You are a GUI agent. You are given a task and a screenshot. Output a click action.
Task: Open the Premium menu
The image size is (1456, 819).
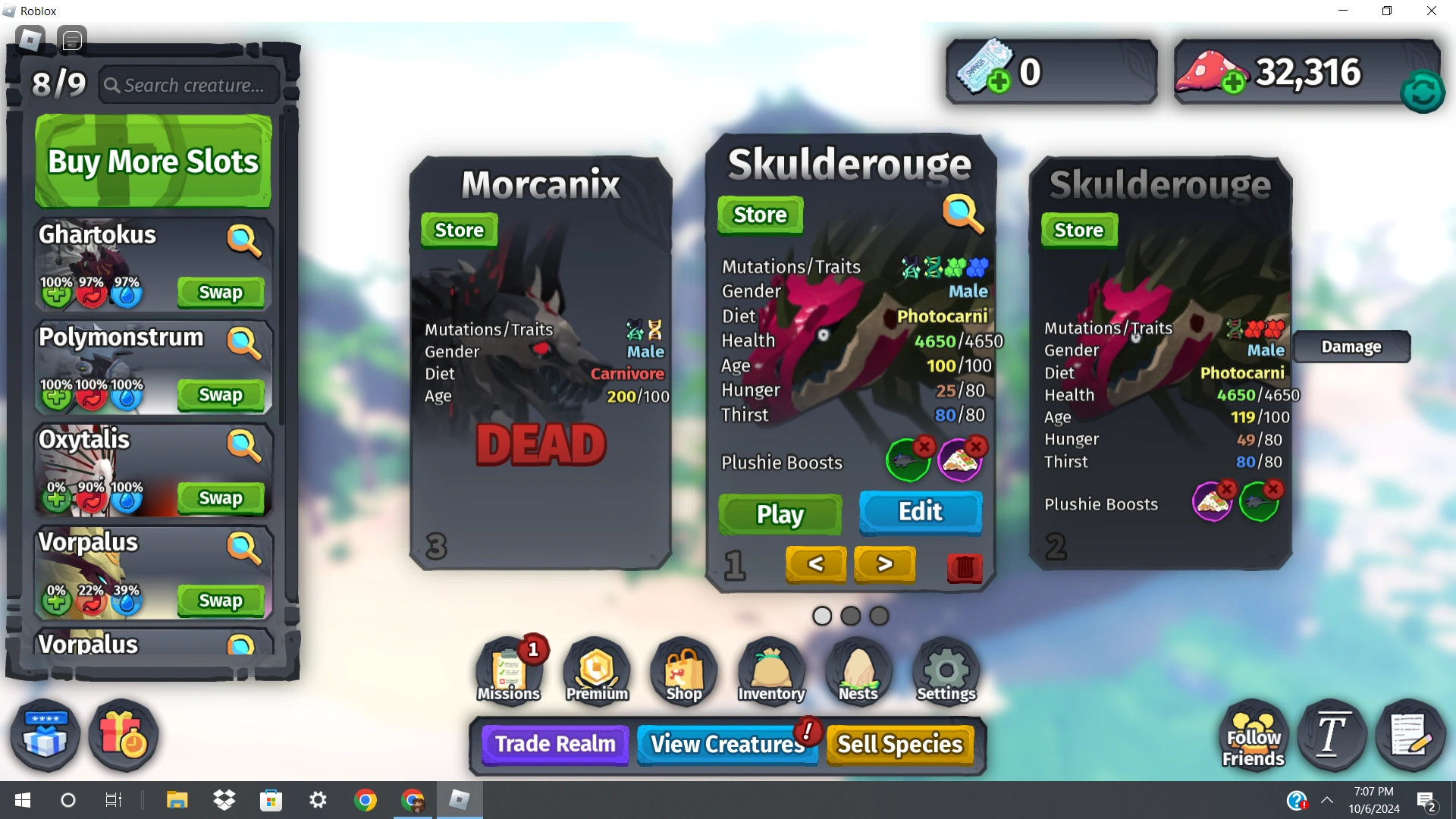point(596,667)
